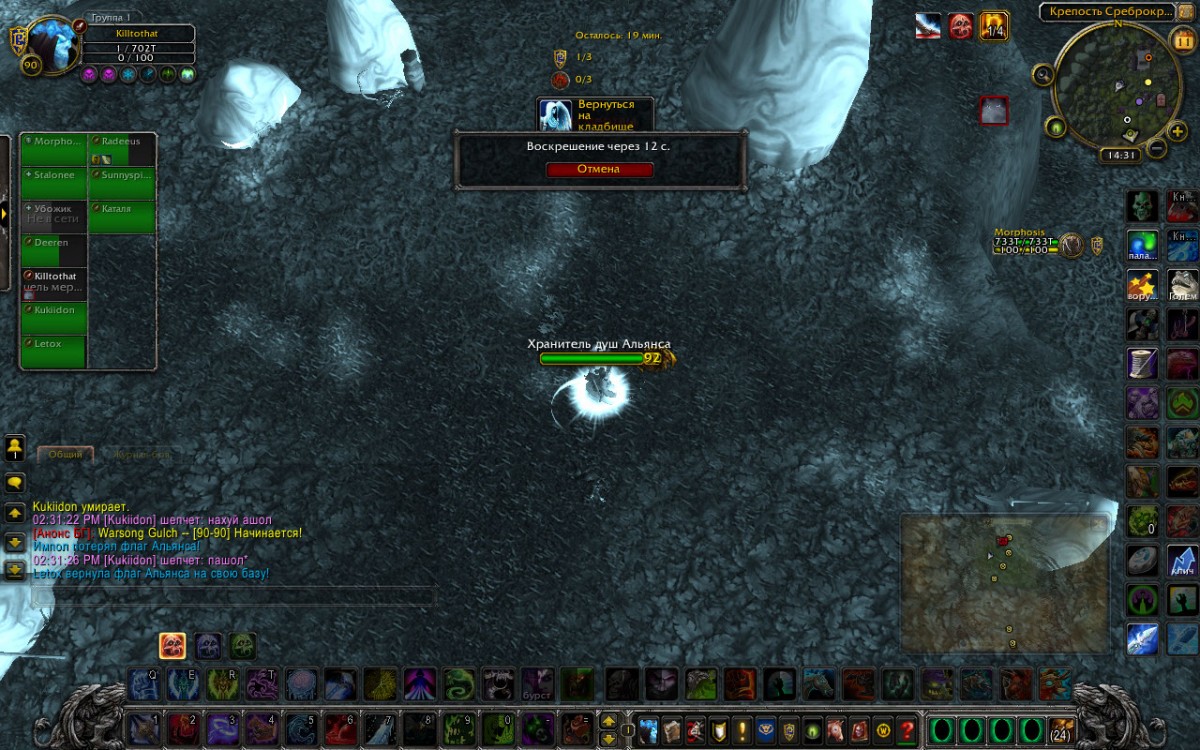Open the backpack showing (24) free slots
The height and width of the screenshot is (750, 1200).
click(1063, 729)
